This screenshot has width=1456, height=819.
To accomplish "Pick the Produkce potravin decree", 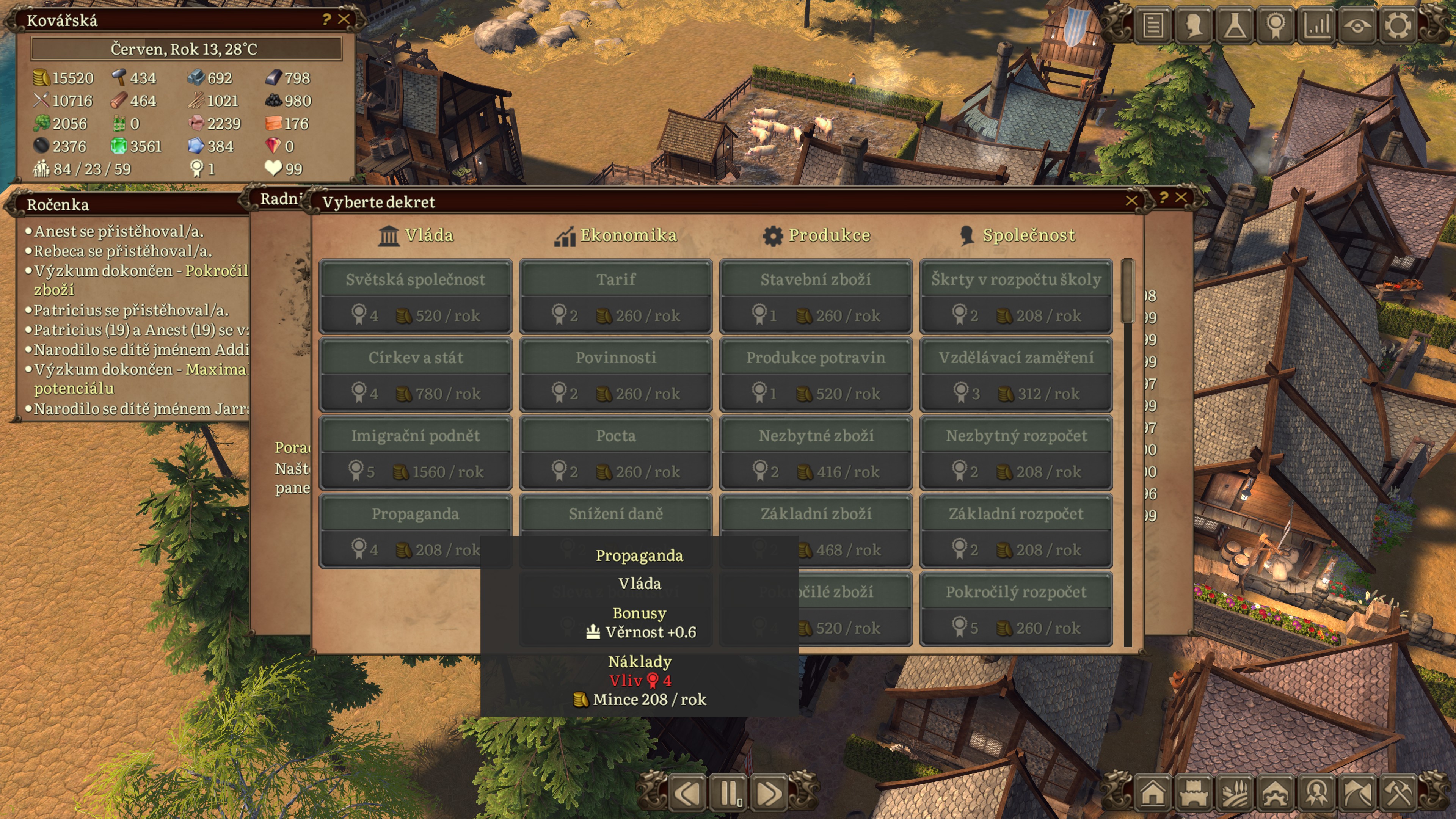I will coord(816,374).
